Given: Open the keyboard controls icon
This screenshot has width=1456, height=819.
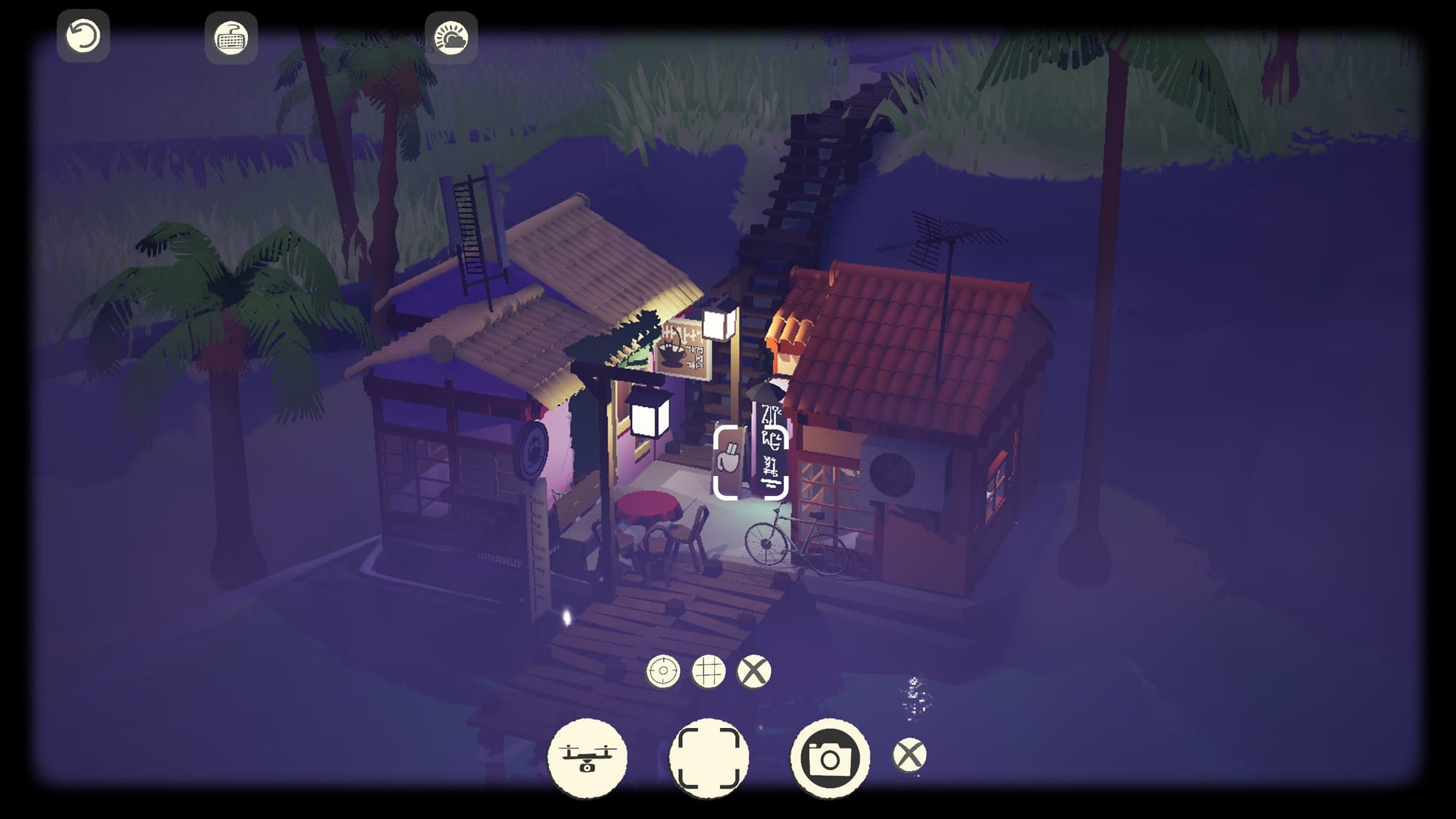Looking at the screenshot, I should tap(232, 37).
